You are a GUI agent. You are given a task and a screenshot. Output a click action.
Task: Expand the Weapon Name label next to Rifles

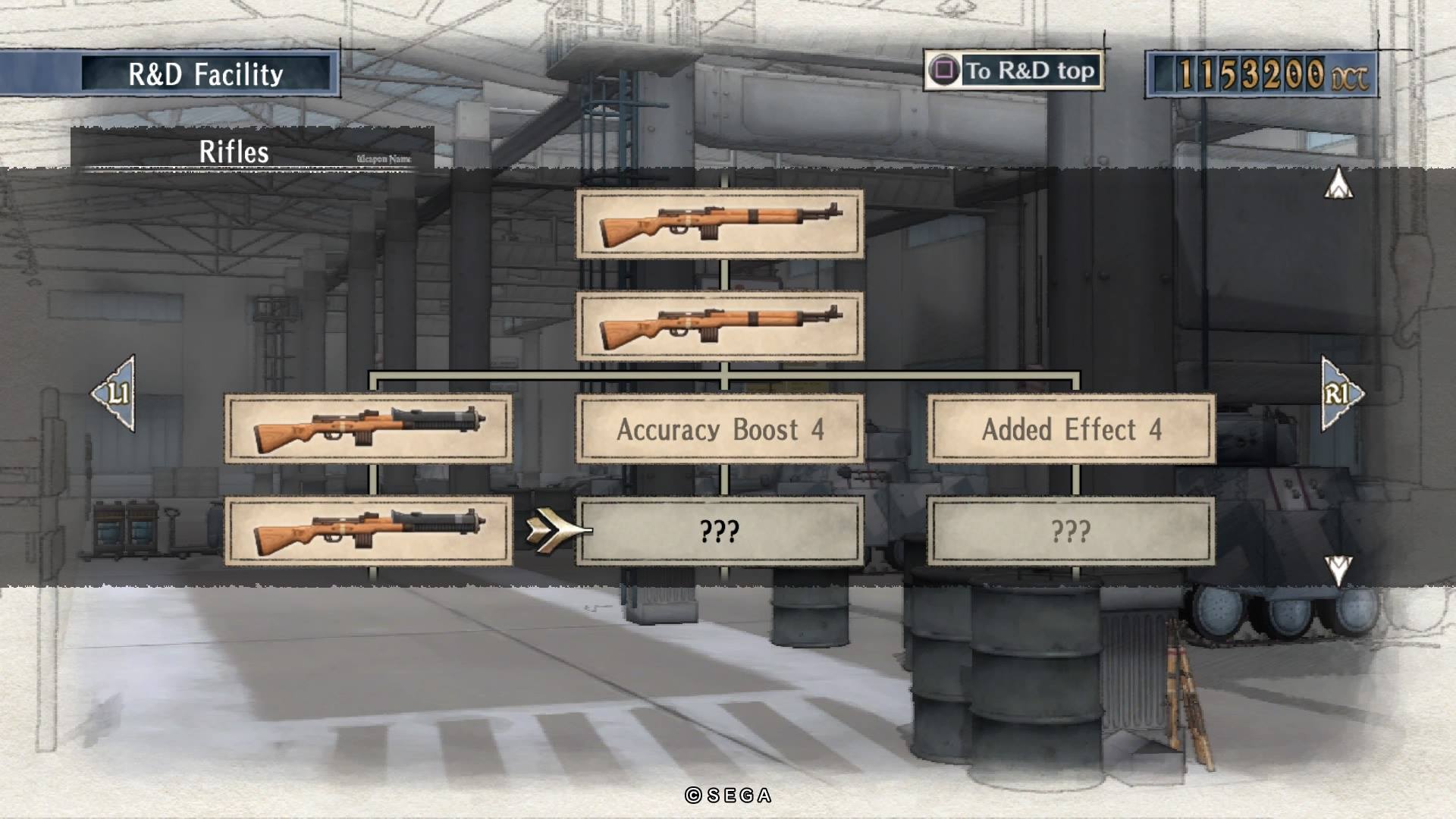coord(383,157)
